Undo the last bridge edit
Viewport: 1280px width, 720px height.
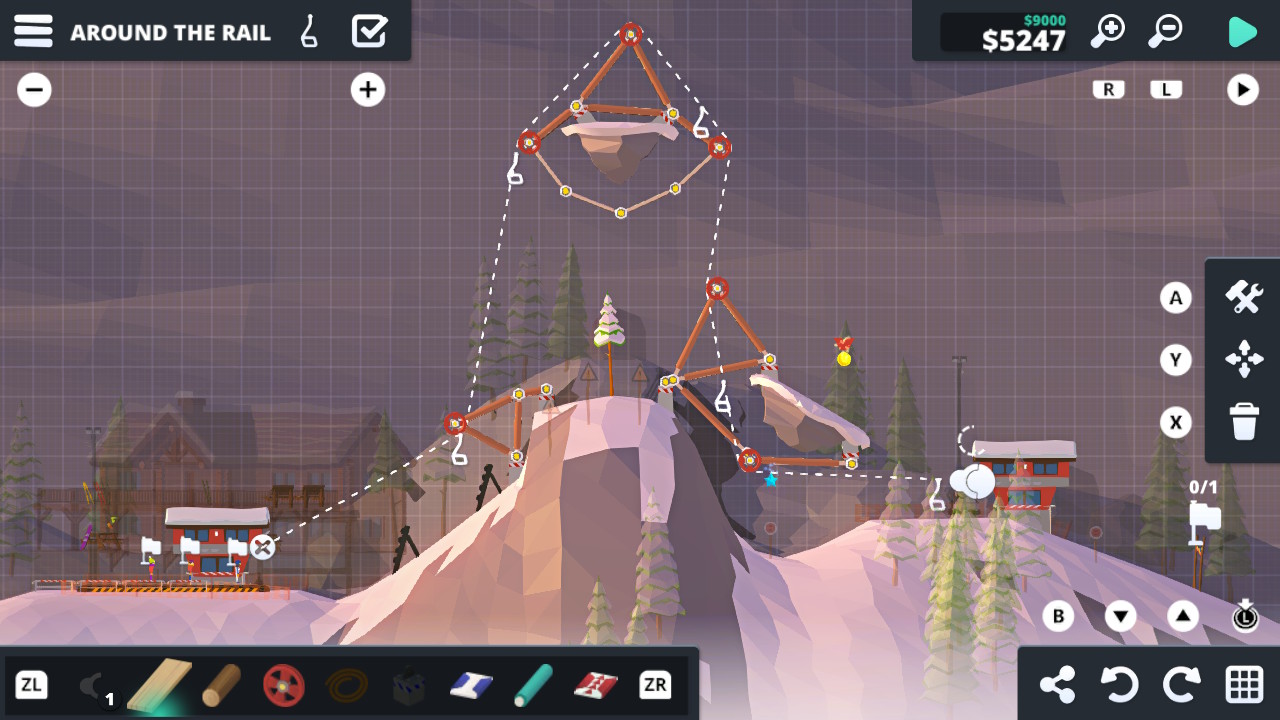[x=1120, y=685]
